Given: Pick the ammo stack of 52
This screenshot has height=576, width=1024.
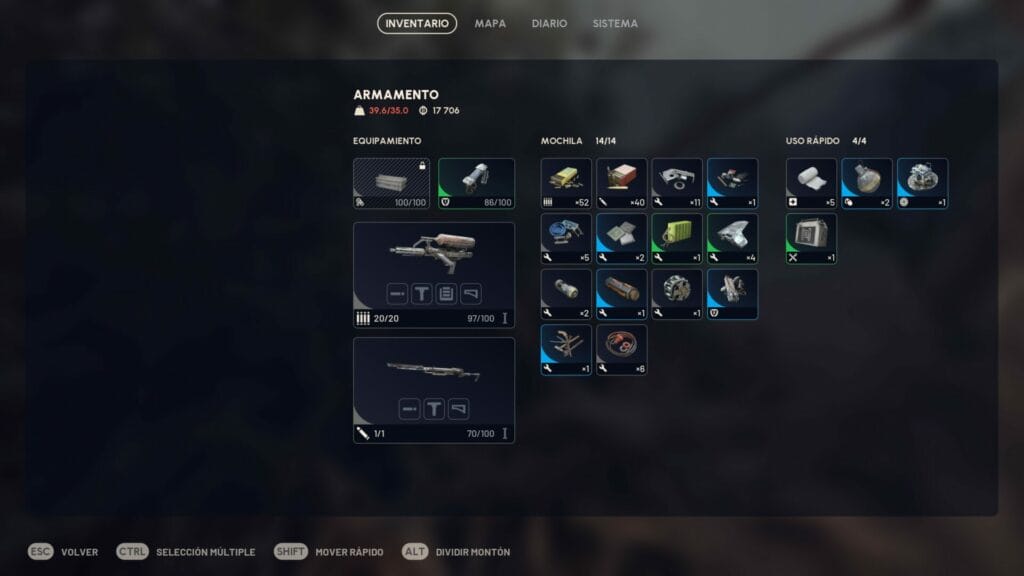Looking at the screenshot, I should pos(566,183).
